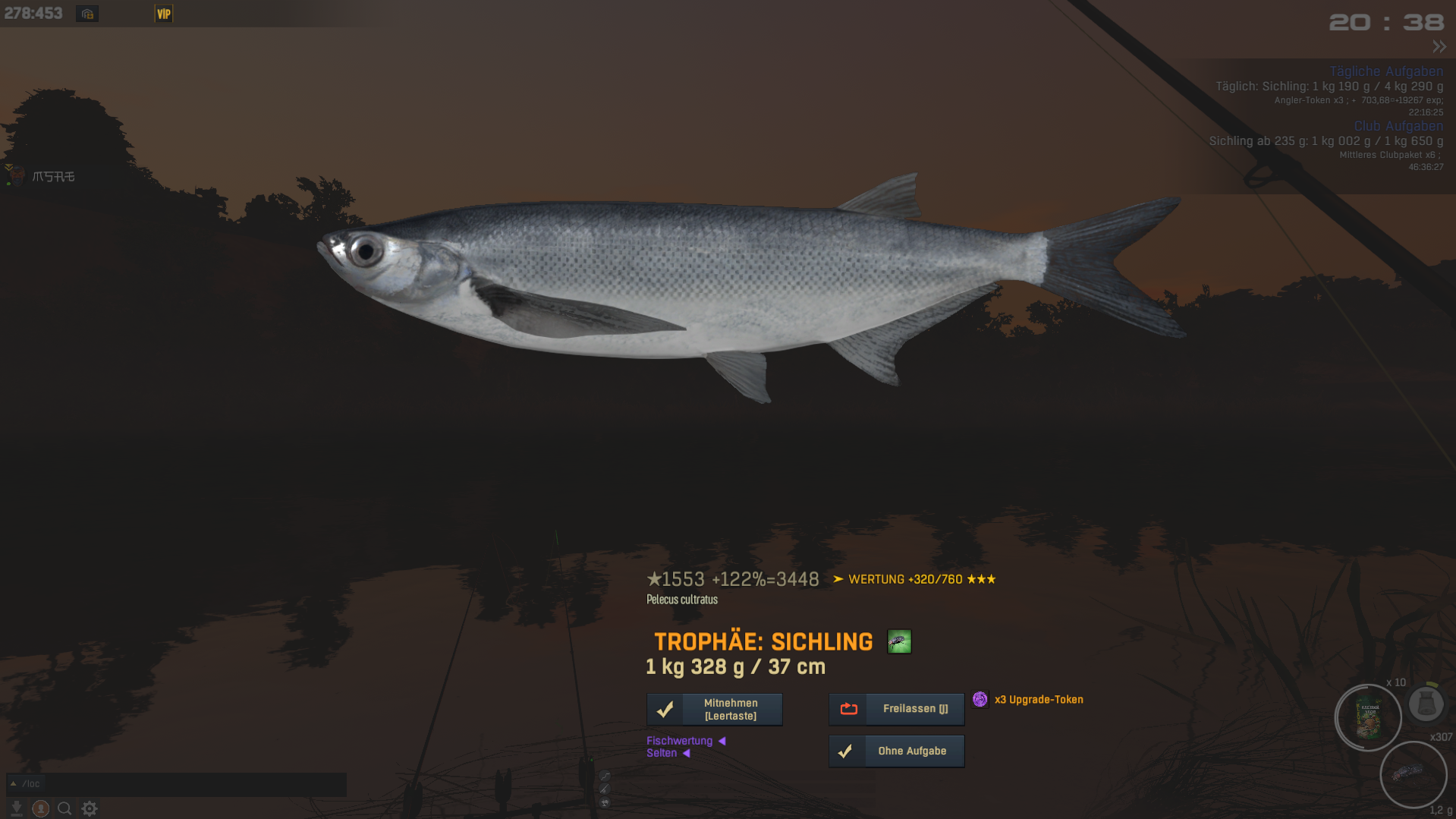Toggle the Selten rarity label
Viewport: 1456px width, 819px height.
[x=662, y=753]
